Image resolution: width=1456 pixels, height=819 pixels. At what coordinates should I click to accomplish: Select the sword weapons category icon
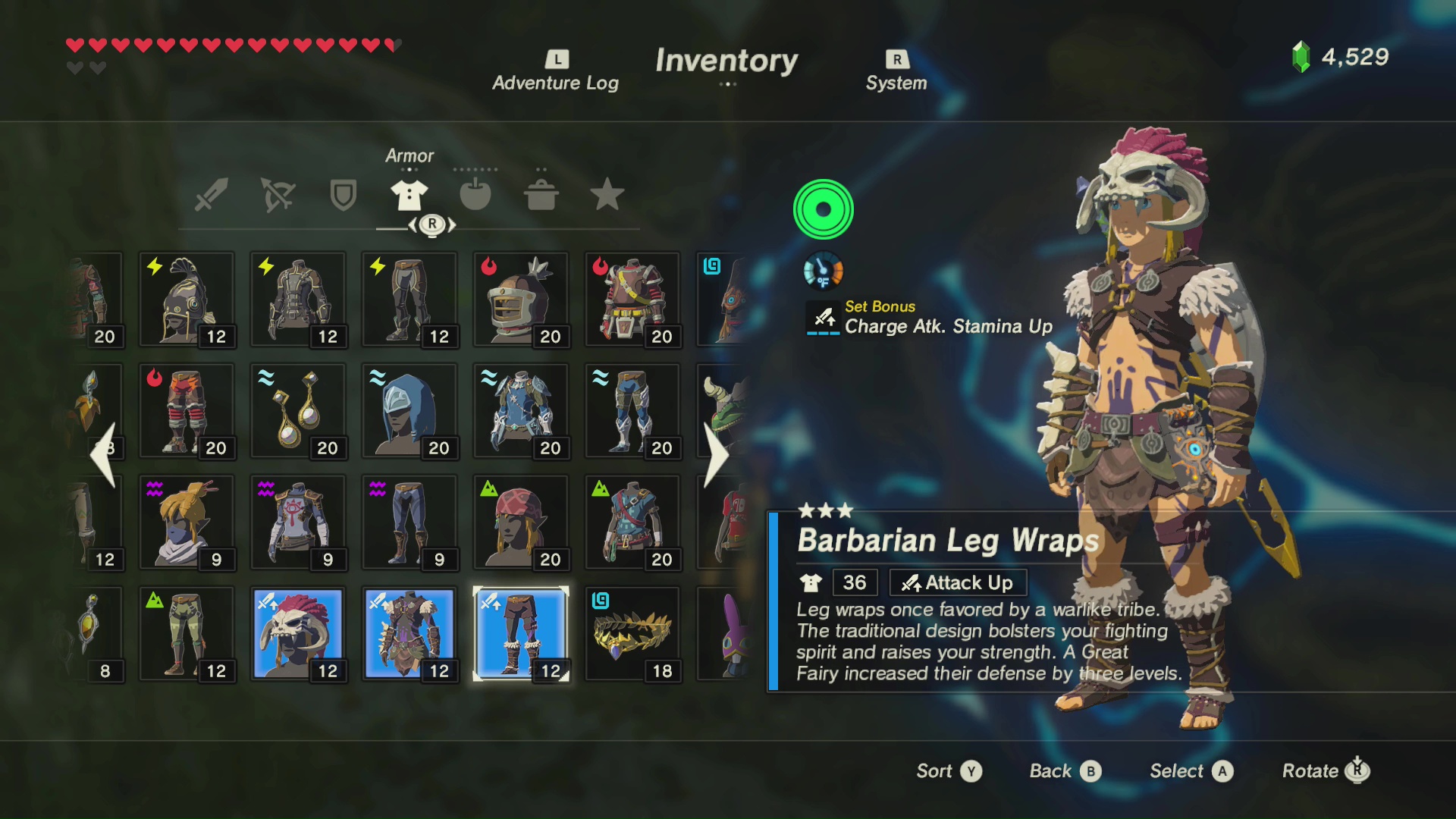coord(212,195)
